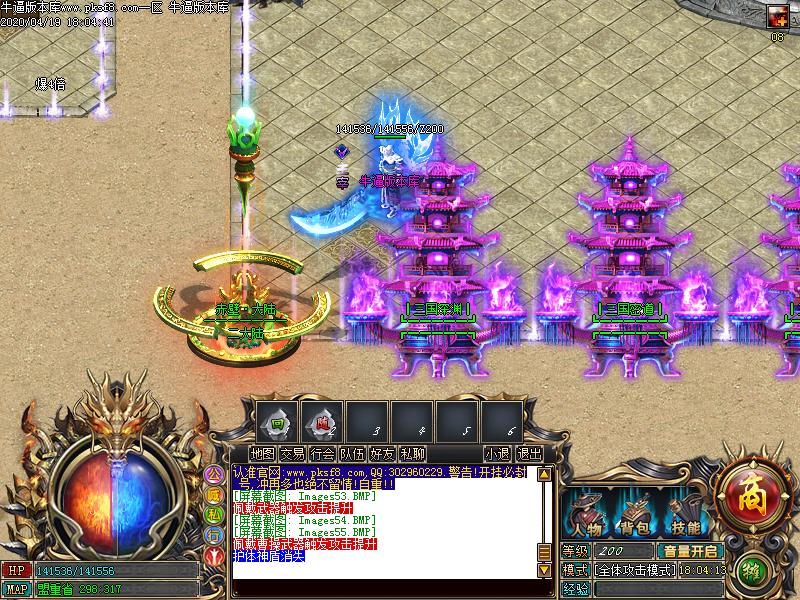Open the 交易 (trade) window
This screenshot has width=800, height=600.
[x=292, y=454]
